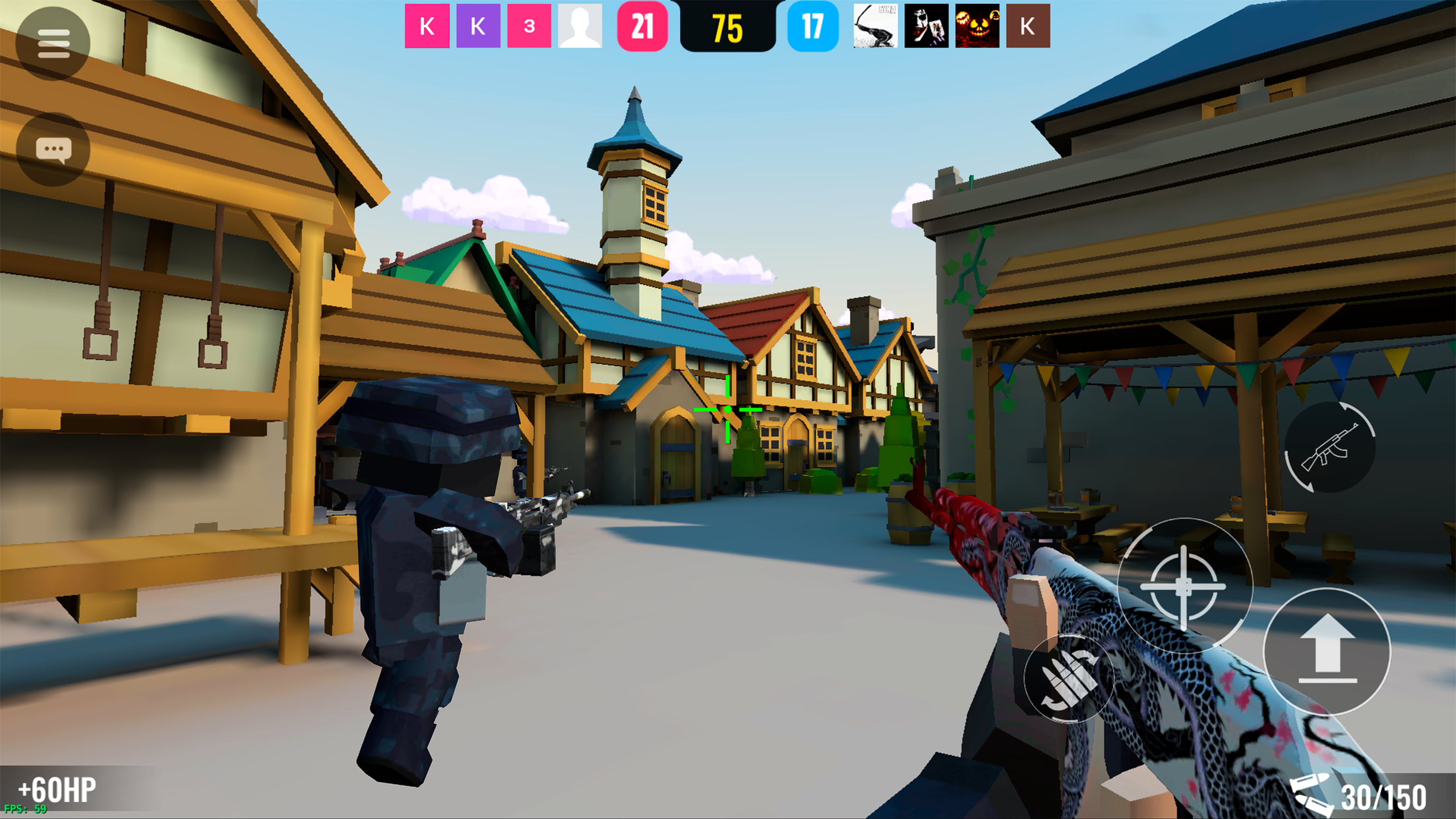Select the purple K player avatar
1456x819 pixels.
point(478,26)
